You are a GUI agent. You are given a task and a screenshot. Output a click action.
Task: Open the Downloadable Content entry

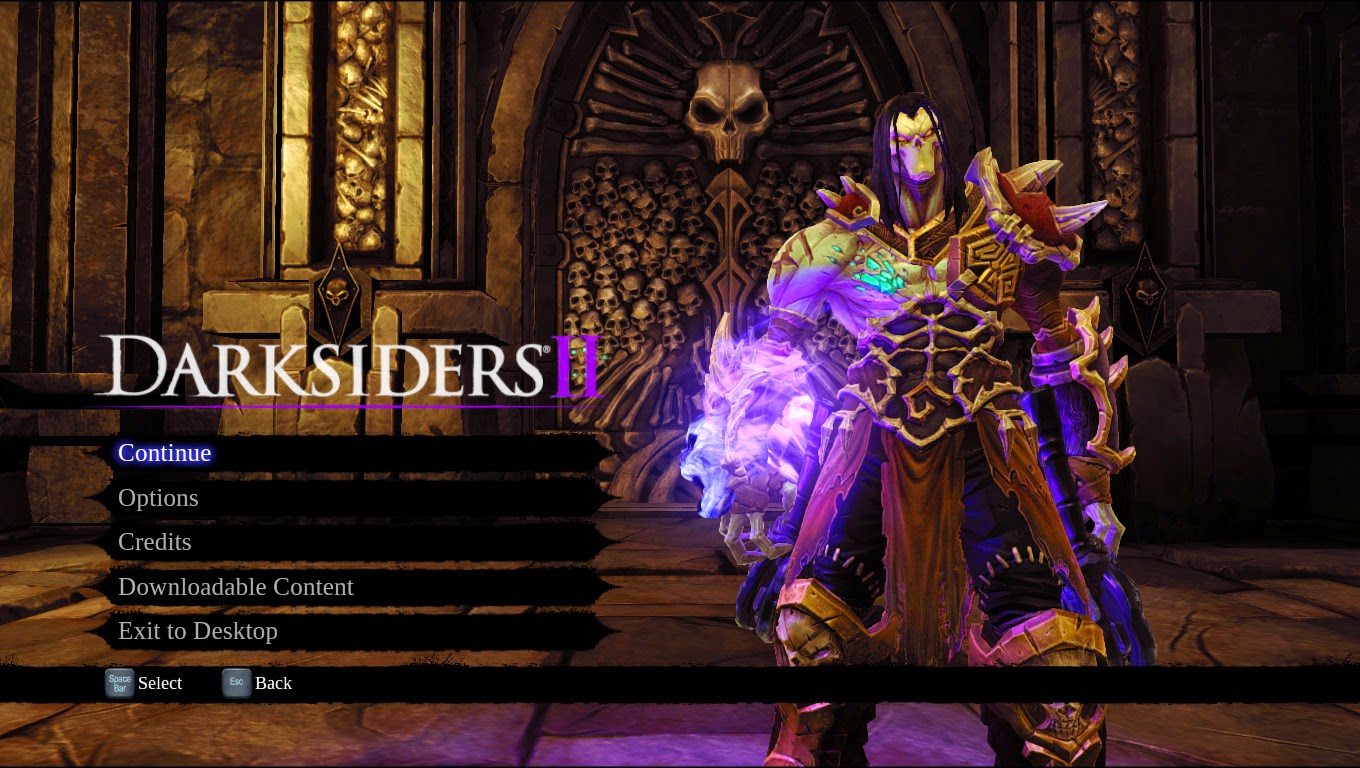click(236, 587)
